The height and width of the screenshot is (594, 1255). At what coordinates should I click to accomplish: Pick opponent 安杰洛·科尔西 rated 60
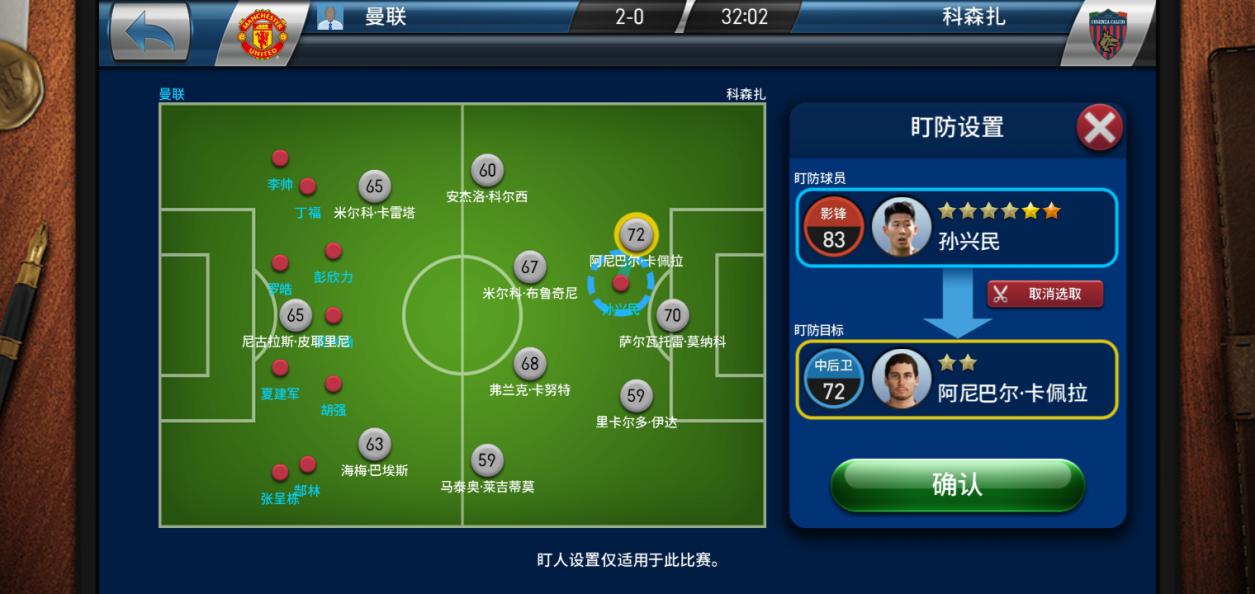486,171
